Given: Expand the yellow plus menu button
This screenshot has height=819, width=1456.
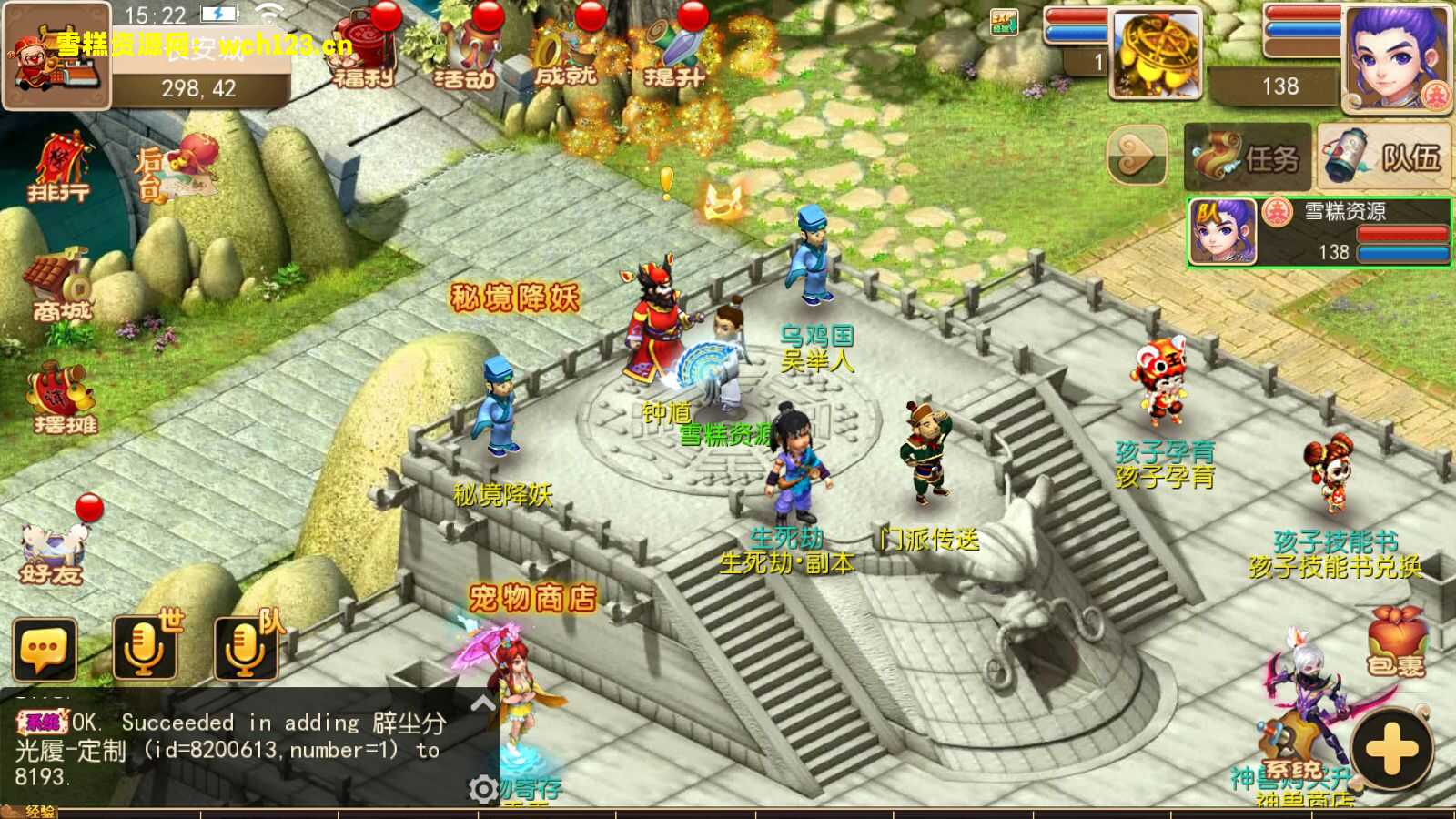Looking at the screenshot, I should (1391, 751).
